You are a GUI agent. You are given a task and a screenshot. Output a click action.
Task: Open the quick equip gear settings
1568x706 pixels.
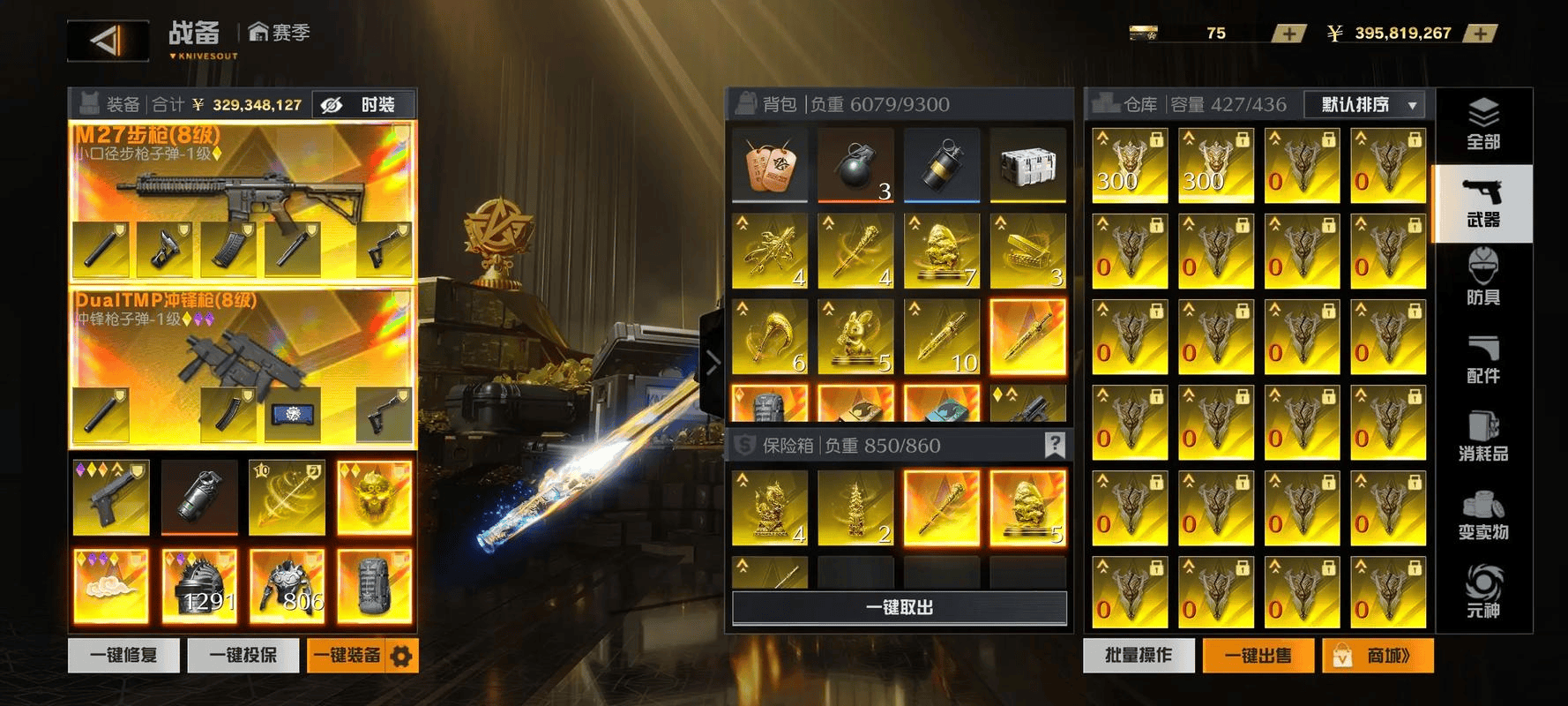[x=401, y=656]
